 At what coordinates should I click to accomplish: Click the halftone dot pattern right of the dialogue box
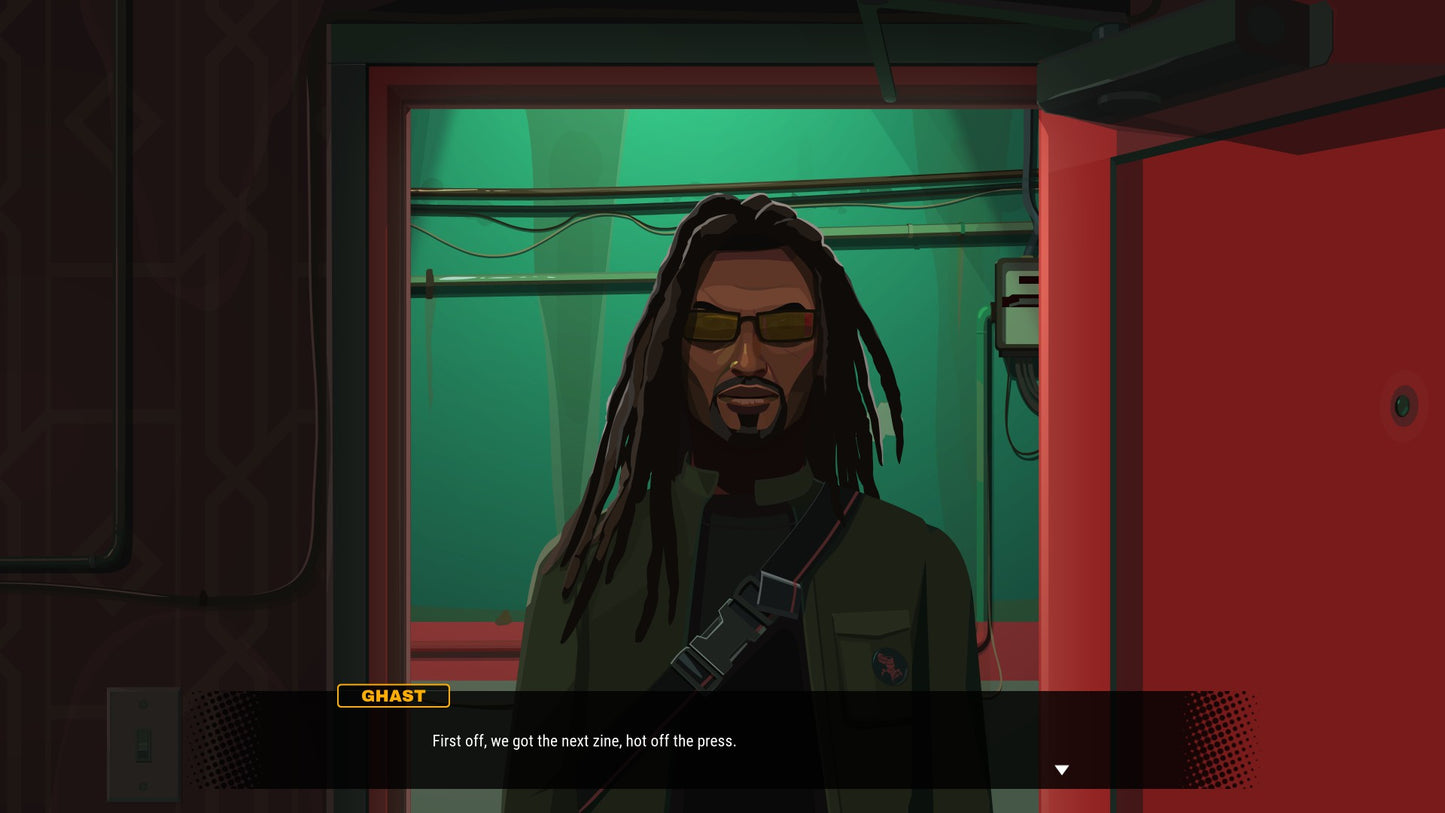pos(1220,740)
